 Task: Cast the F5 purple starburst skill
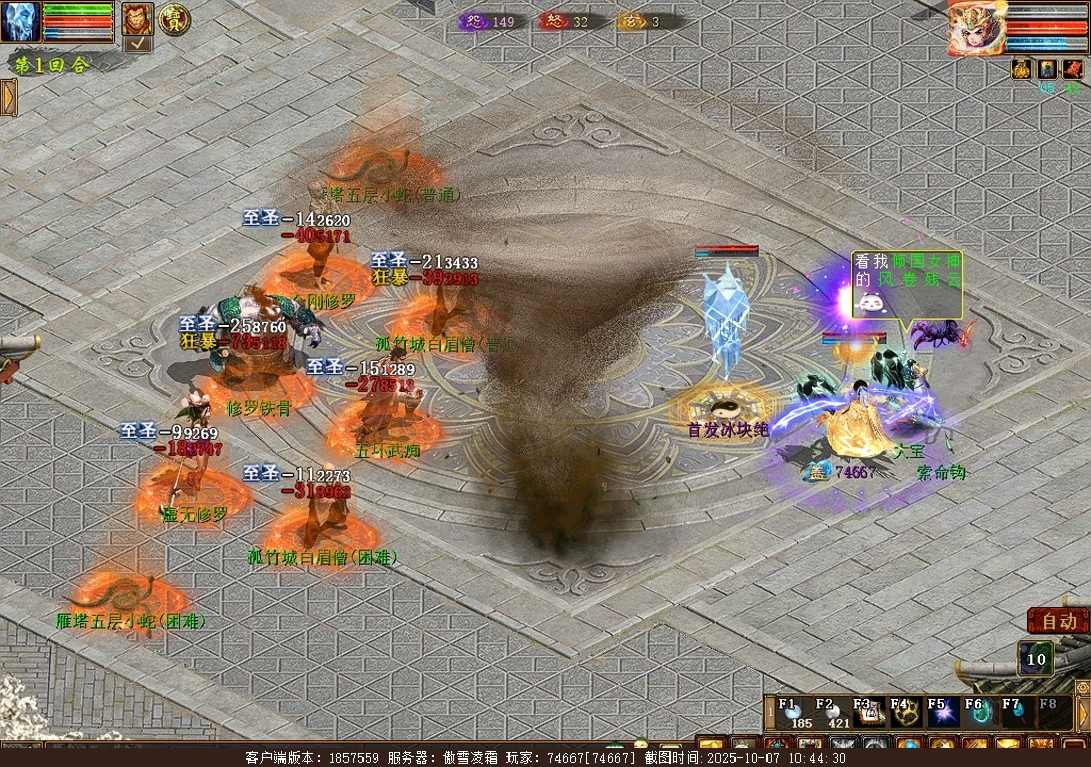click(x=942, y=714)
